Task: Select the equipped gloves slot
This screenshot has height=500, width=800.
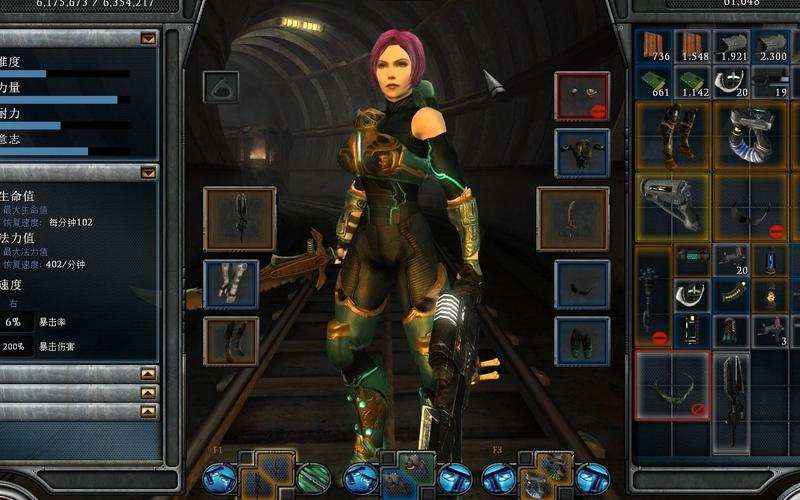Action: click(231, 283)
